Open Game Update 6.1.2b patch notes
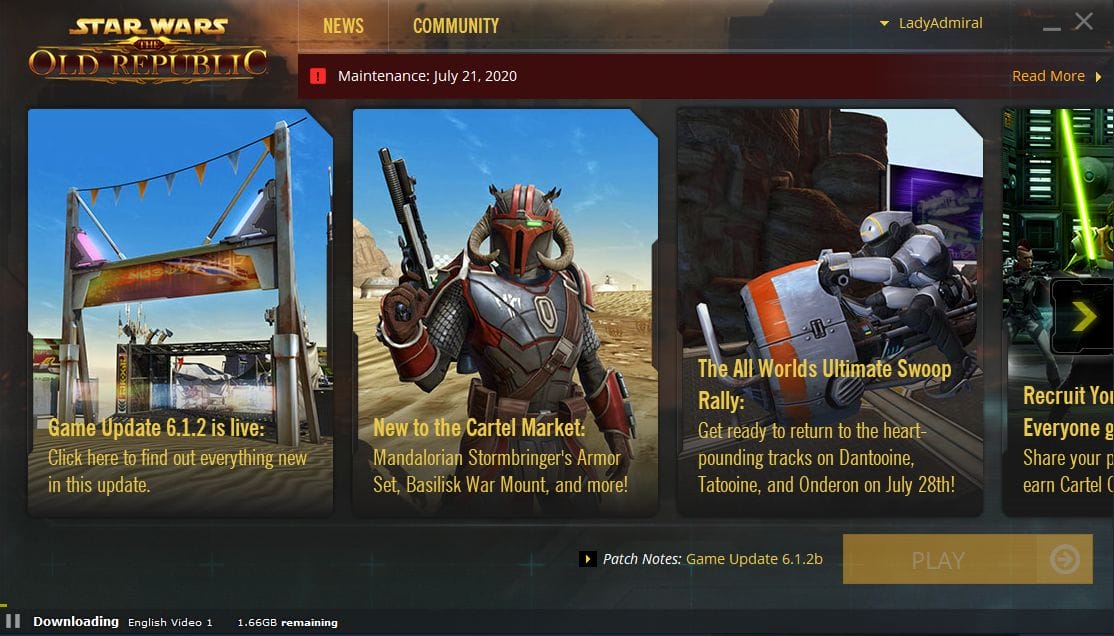The image size is (1114, 636). coord(754,559)
